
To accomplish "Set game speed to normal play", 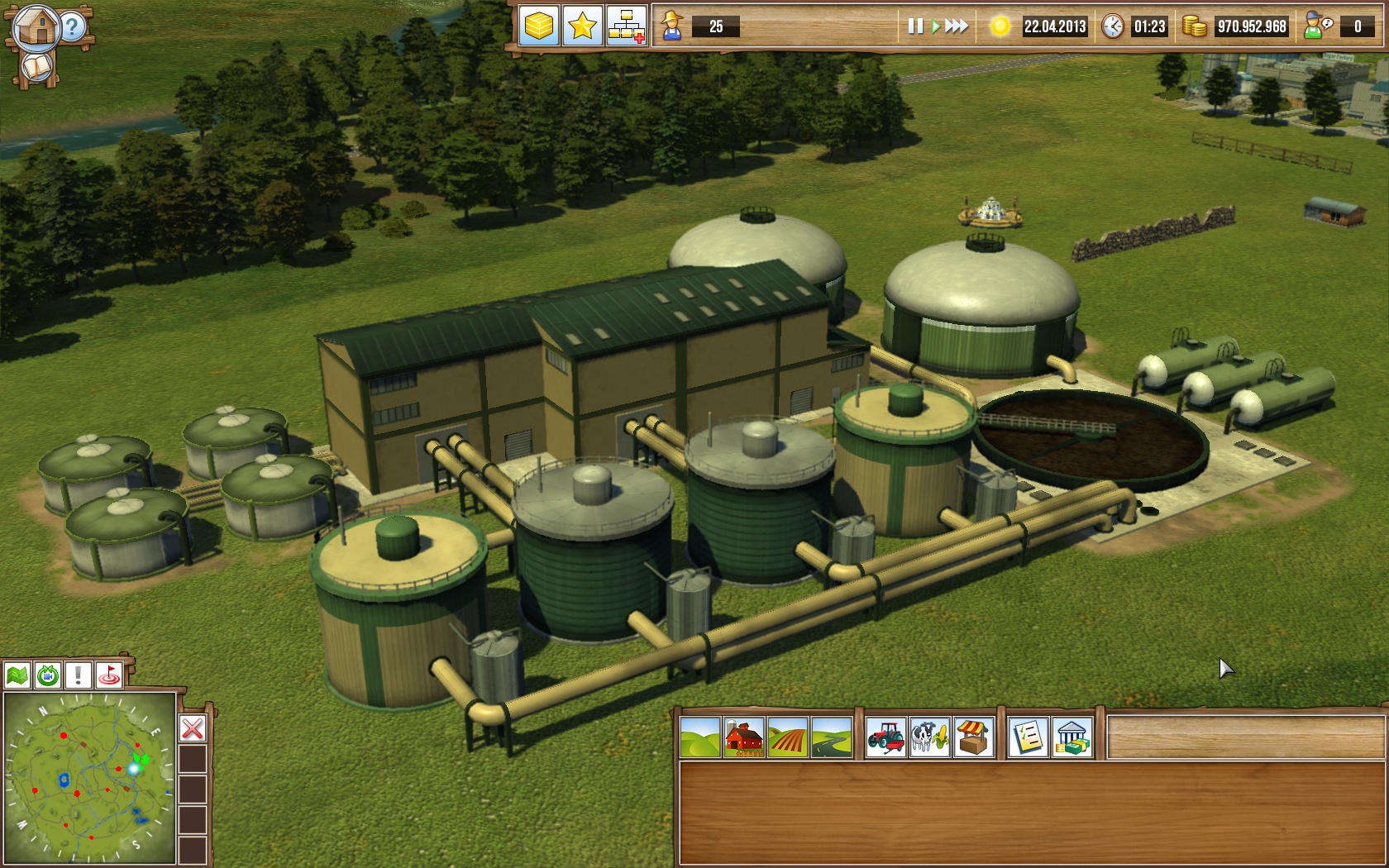I will point(935,26).
